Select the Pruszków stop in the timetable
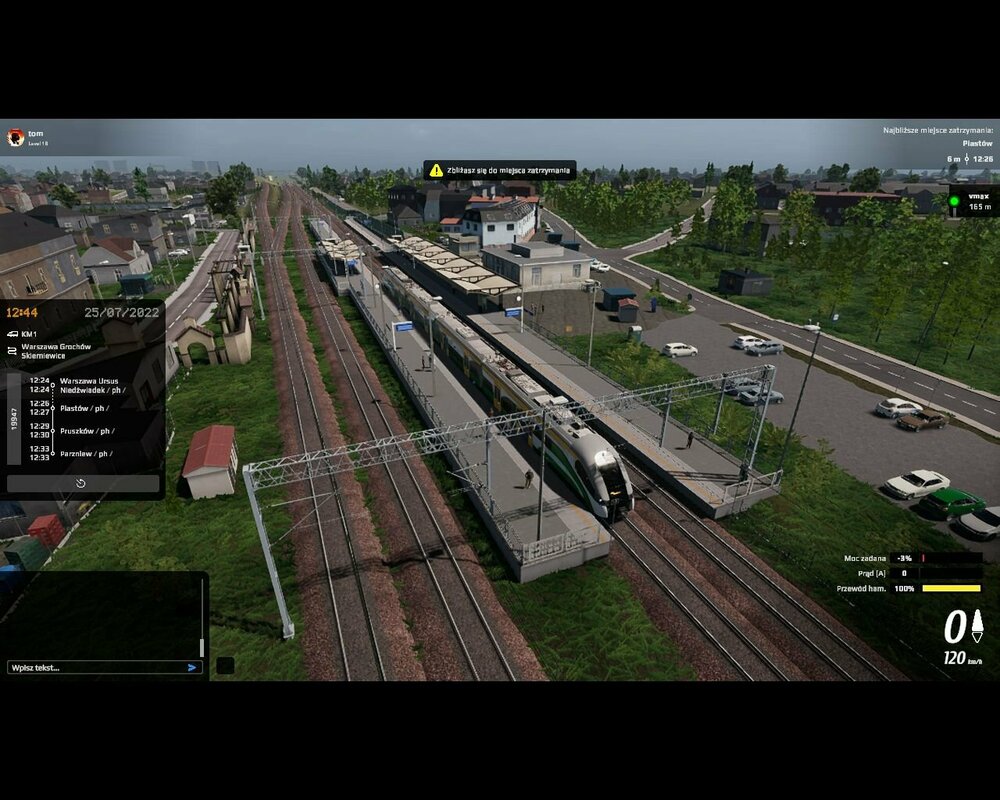Image resolution: width=1000 pixels, height=800 pixels. [87, 431]
